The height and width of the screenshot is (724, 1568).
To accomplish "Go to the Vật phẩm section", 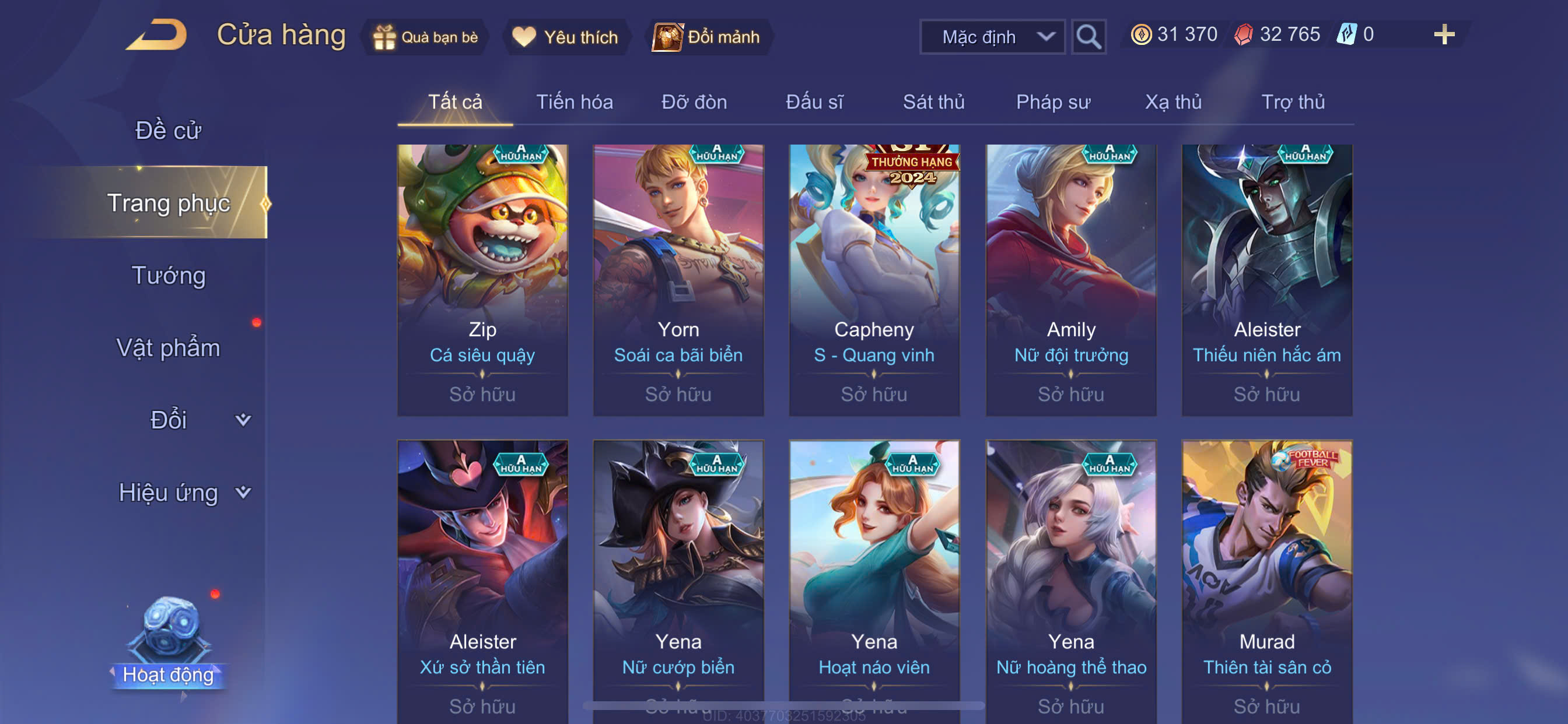I will 168,348.
